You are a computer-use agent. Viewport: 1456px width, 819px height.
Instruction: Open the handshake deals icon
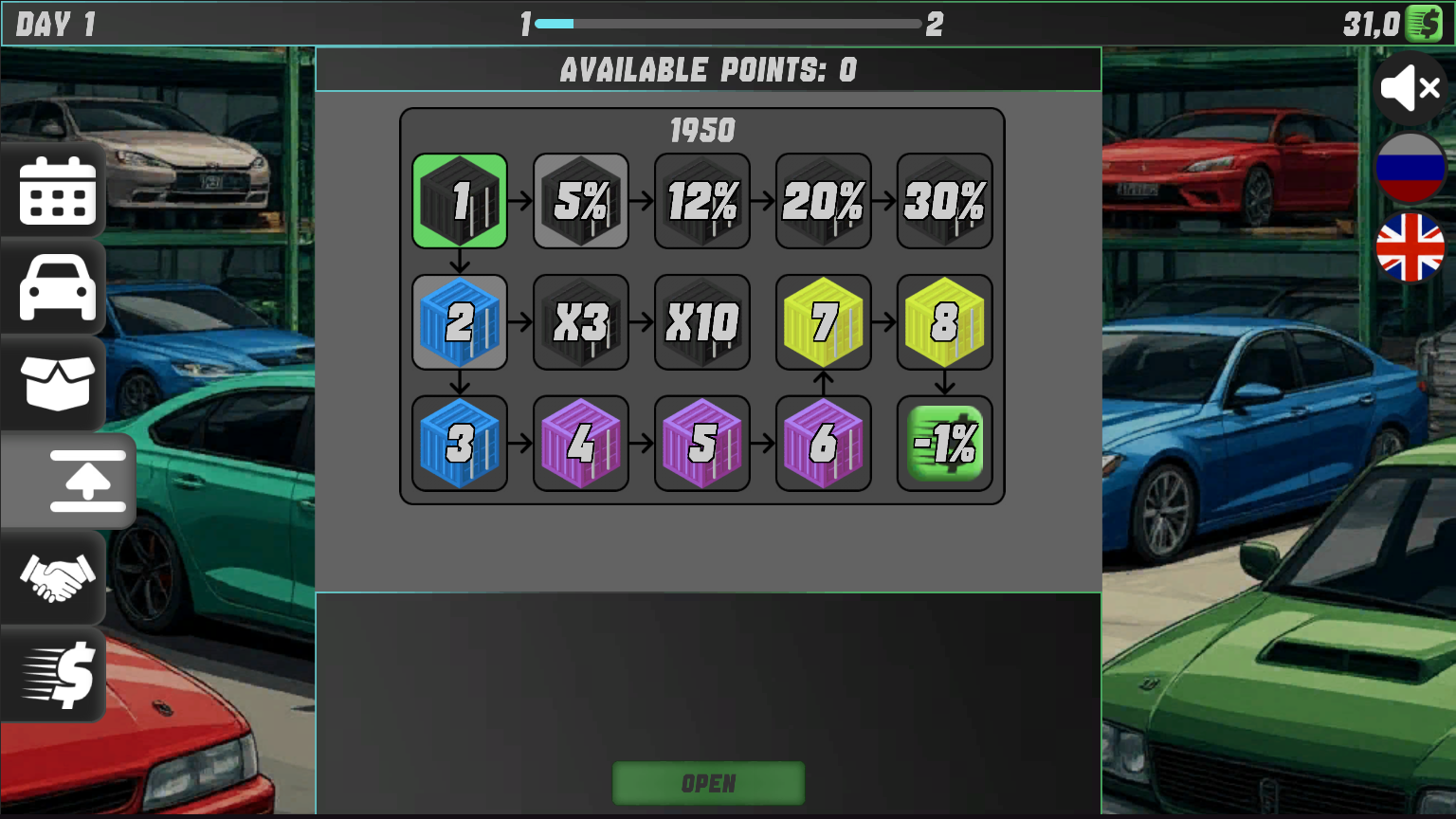pyautogui.click(x=54, y=578)
